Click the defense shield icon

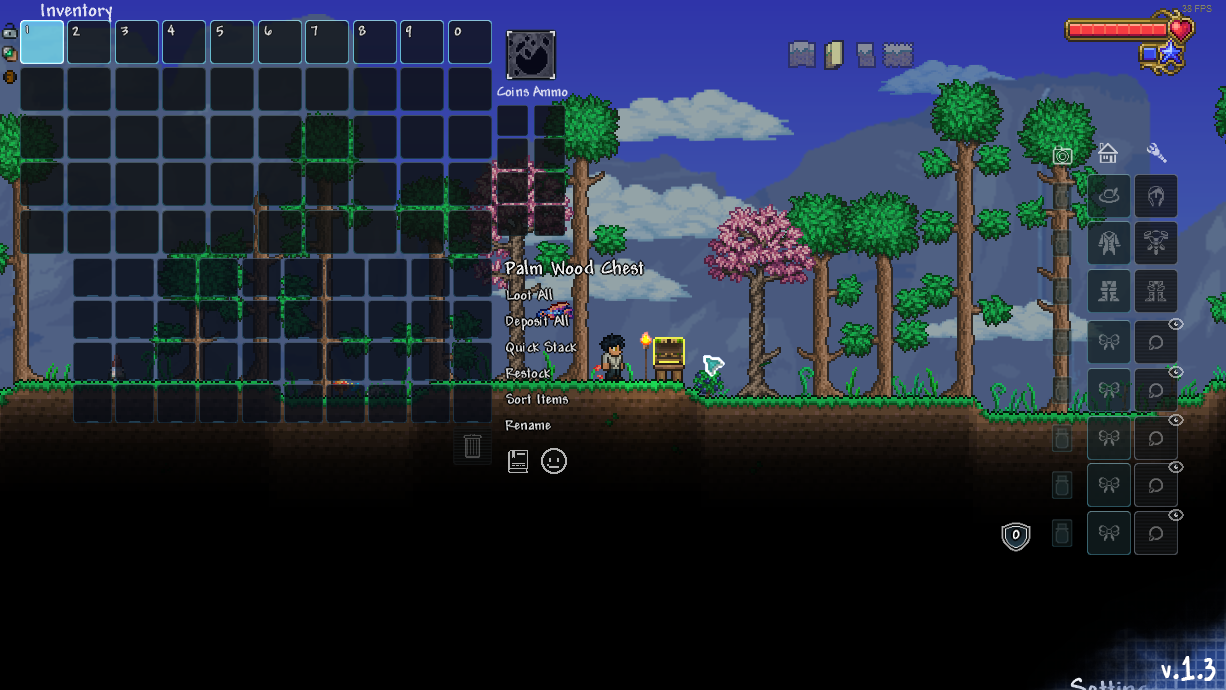1016,536
